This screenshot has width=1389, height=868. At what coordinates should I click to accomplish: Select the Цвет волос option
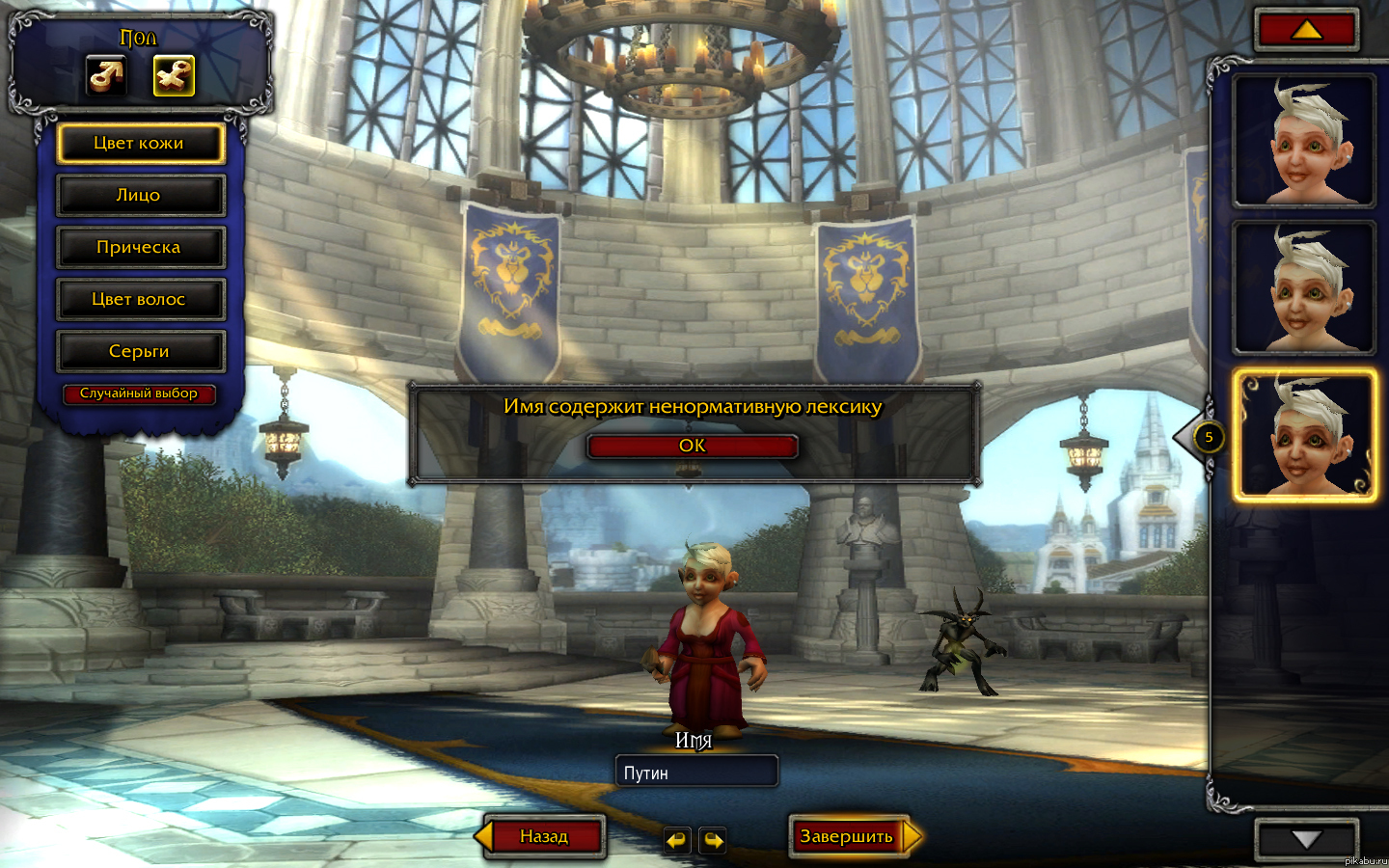pyautogui.click(x=140, y=300)
